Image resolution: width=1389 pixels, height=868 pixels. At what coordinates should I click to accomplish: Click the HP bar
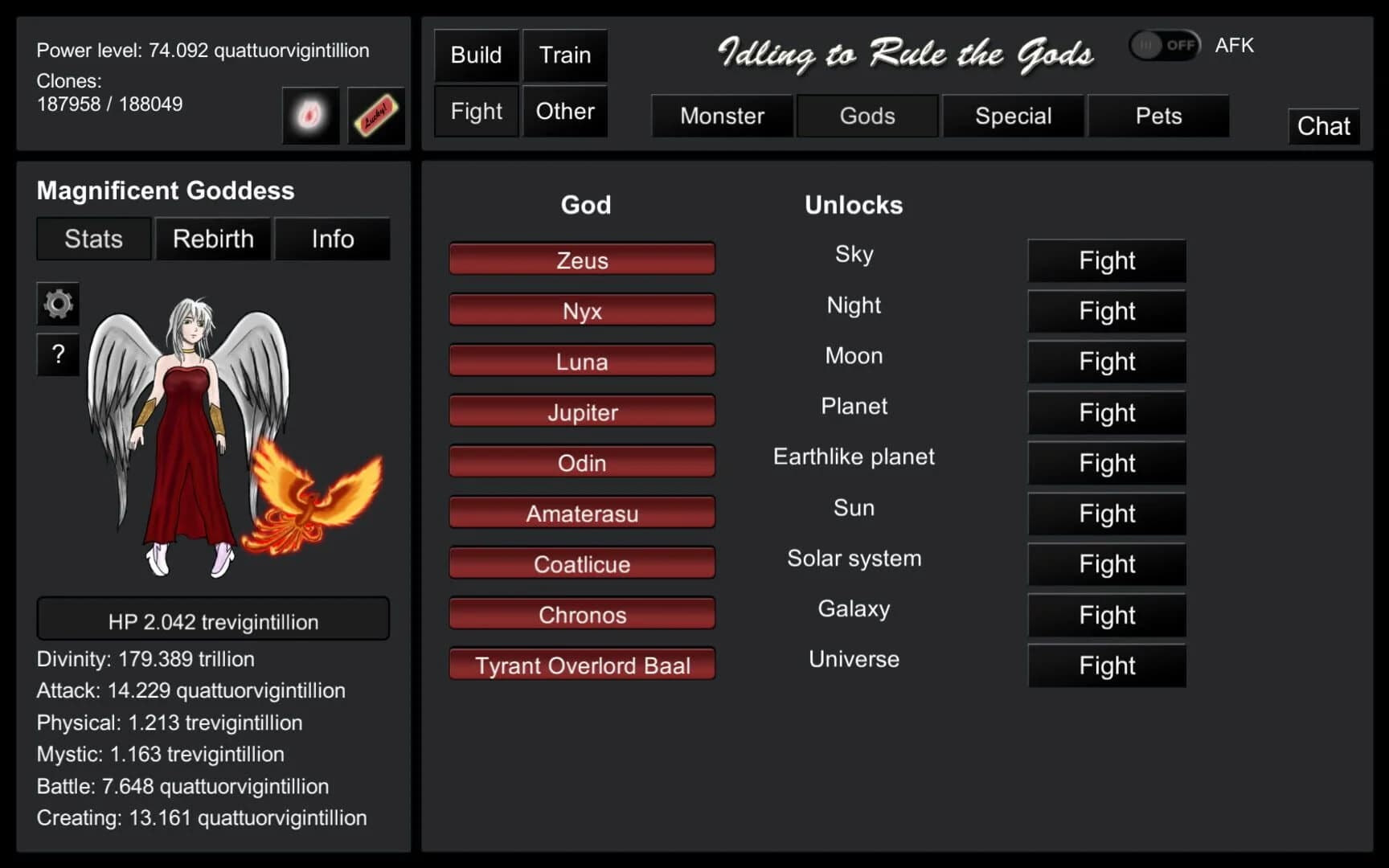[x=212, y=619]
